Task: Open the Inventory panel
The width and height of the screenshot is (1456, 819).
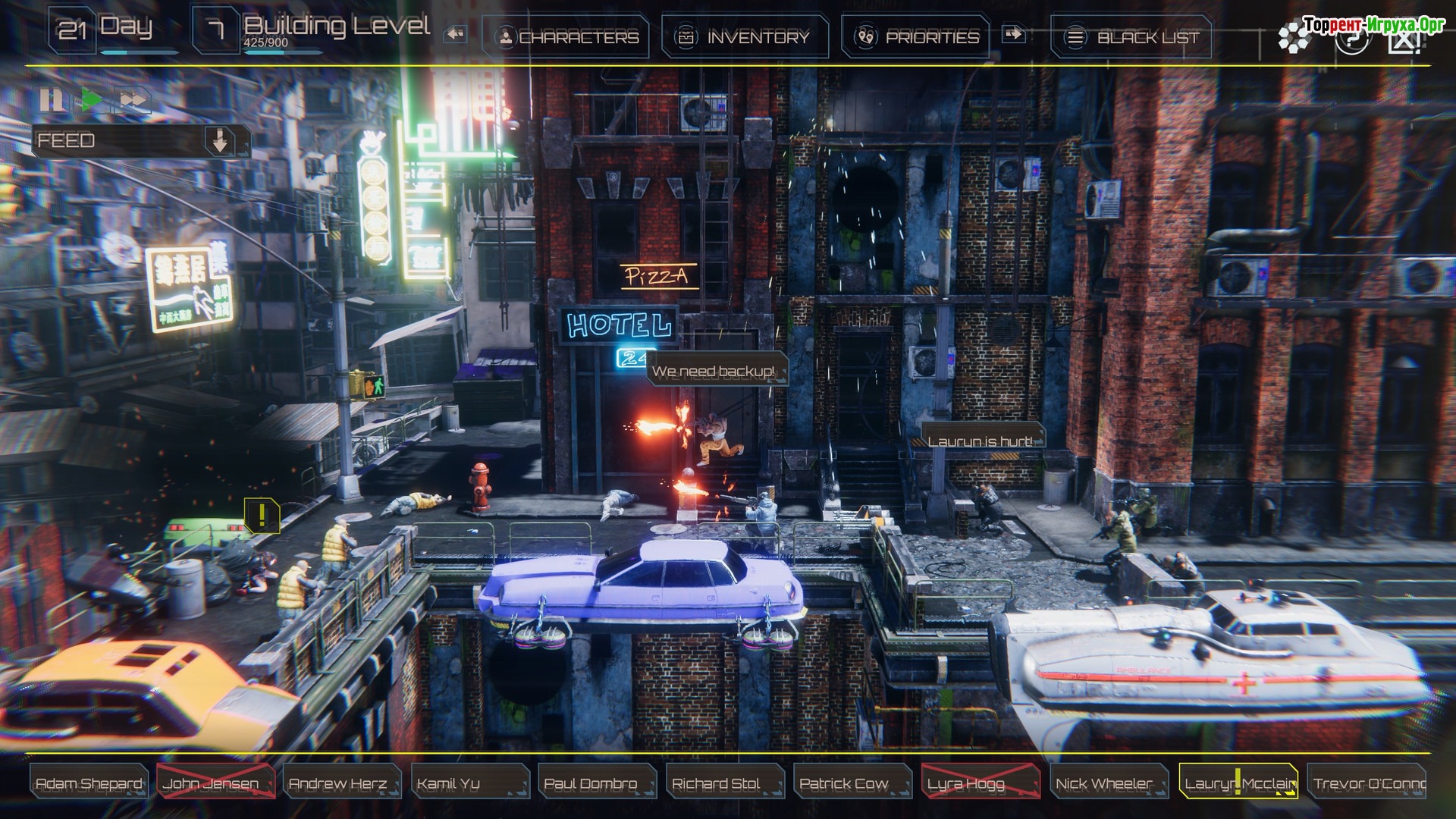Action: 745,36
